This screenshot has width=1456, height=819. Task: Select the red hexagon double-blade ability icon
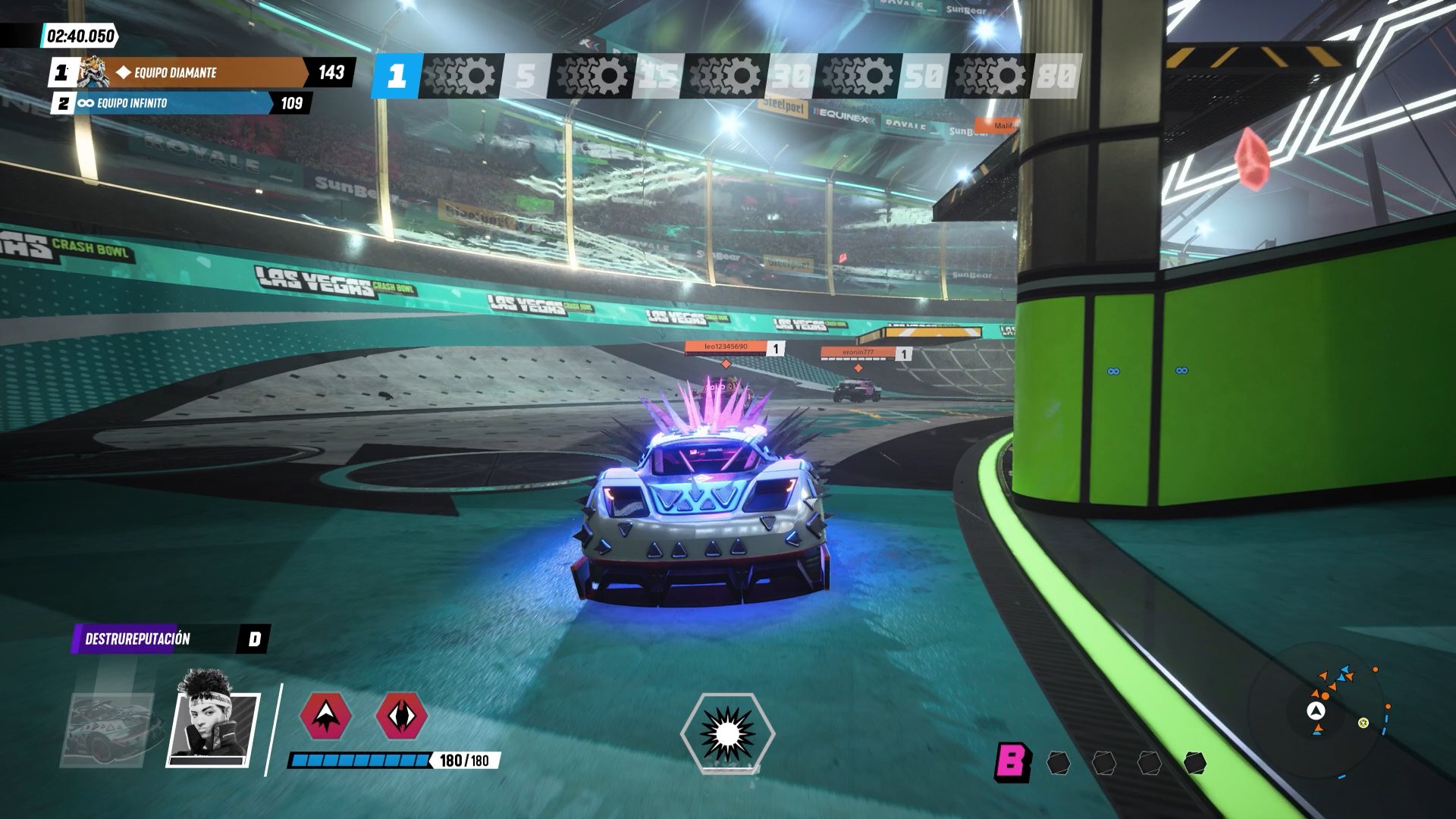402,715
